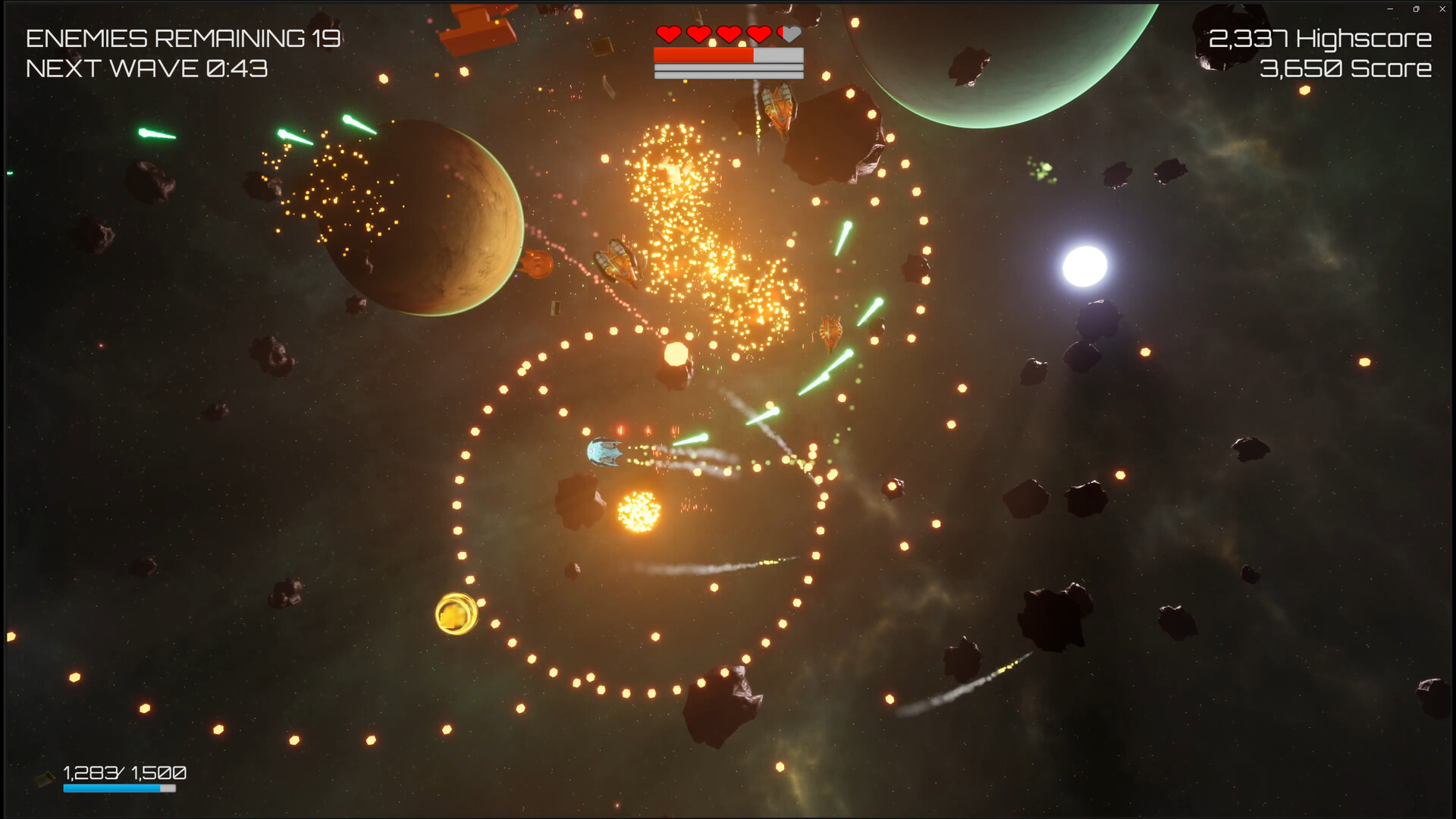Click the 3,650 Score label
Viewport: 1456px width, 819px height.
click(x=1346, y=69)
